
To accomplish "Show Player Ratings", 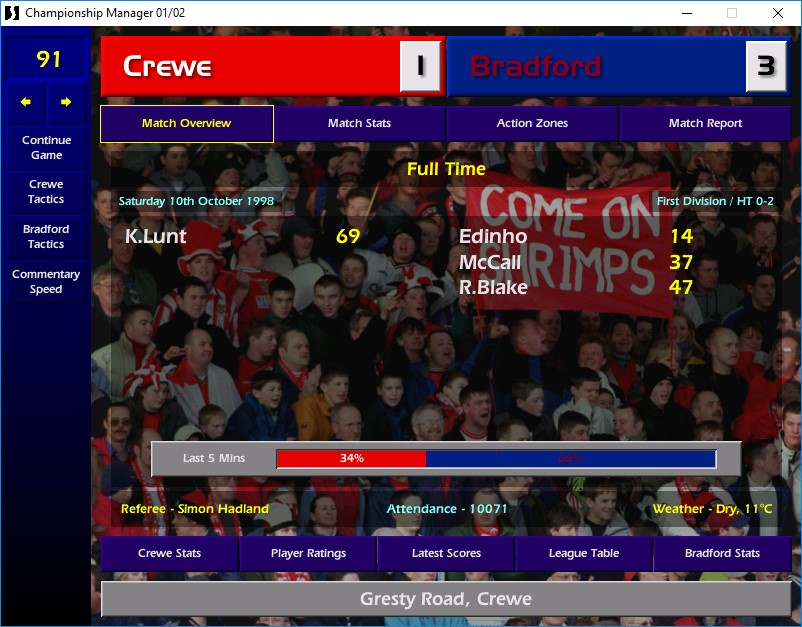I will point(308,553).
